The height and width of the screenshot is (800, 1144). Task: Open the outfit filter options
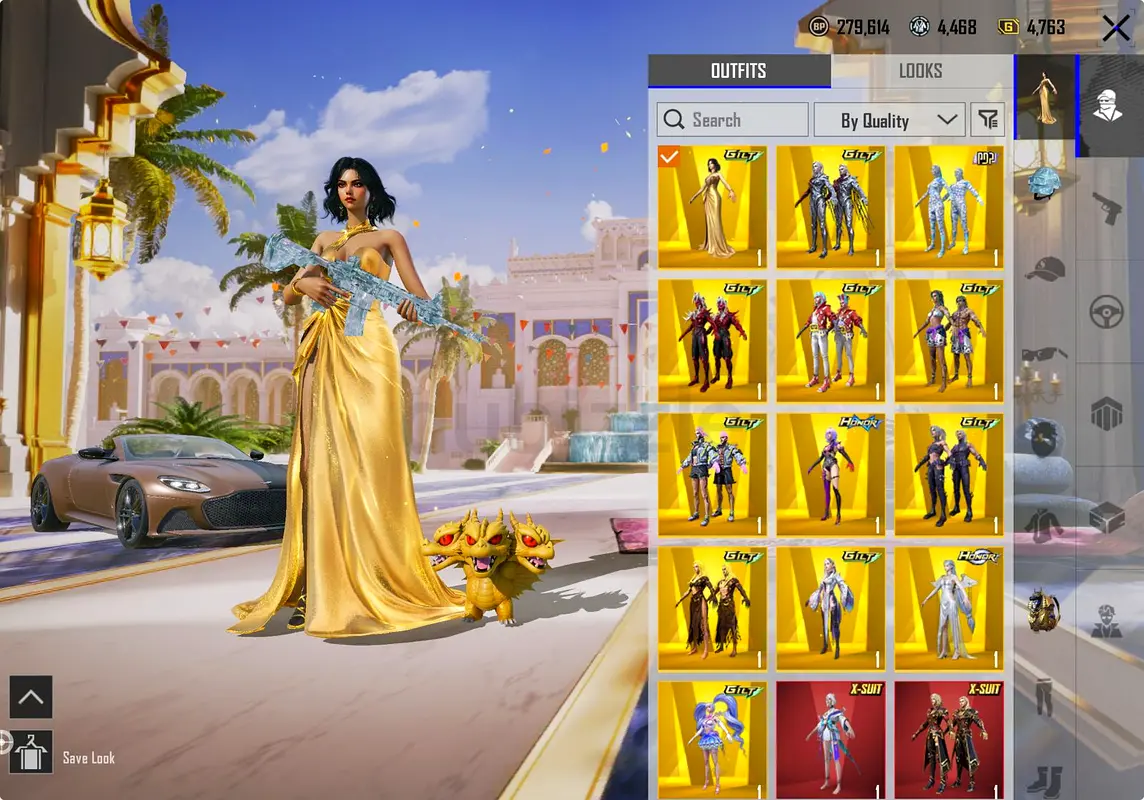988,120
